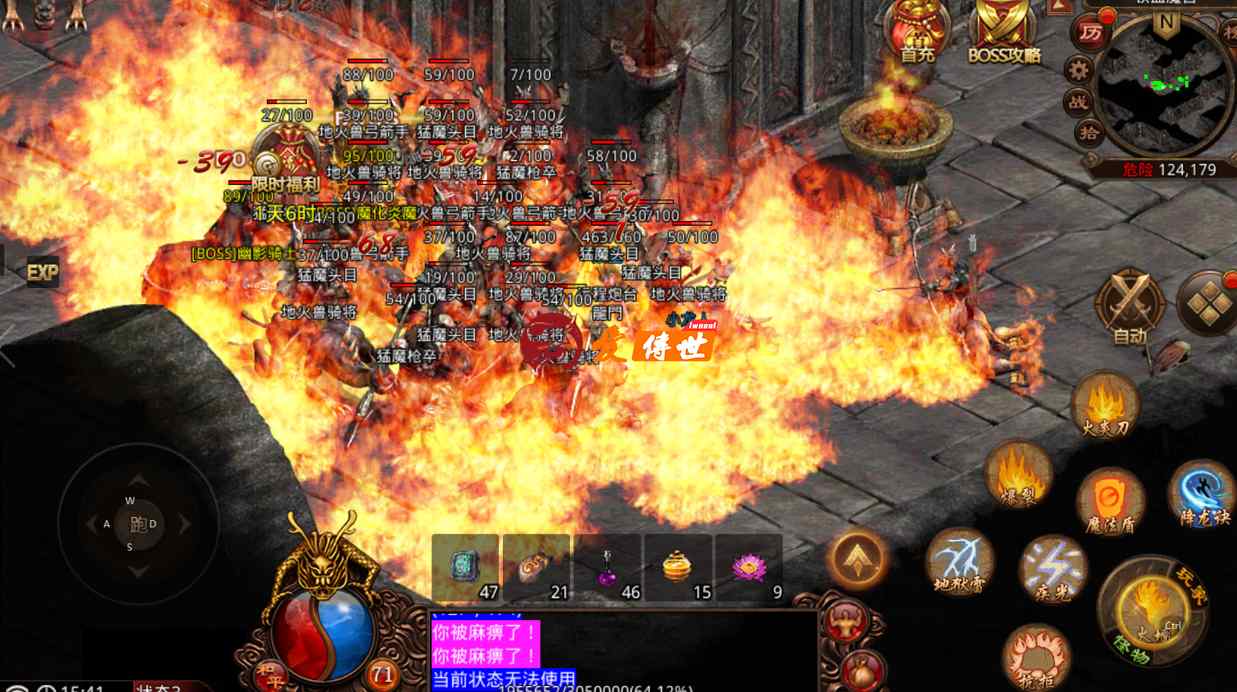Click the circular minimap

1164,85
